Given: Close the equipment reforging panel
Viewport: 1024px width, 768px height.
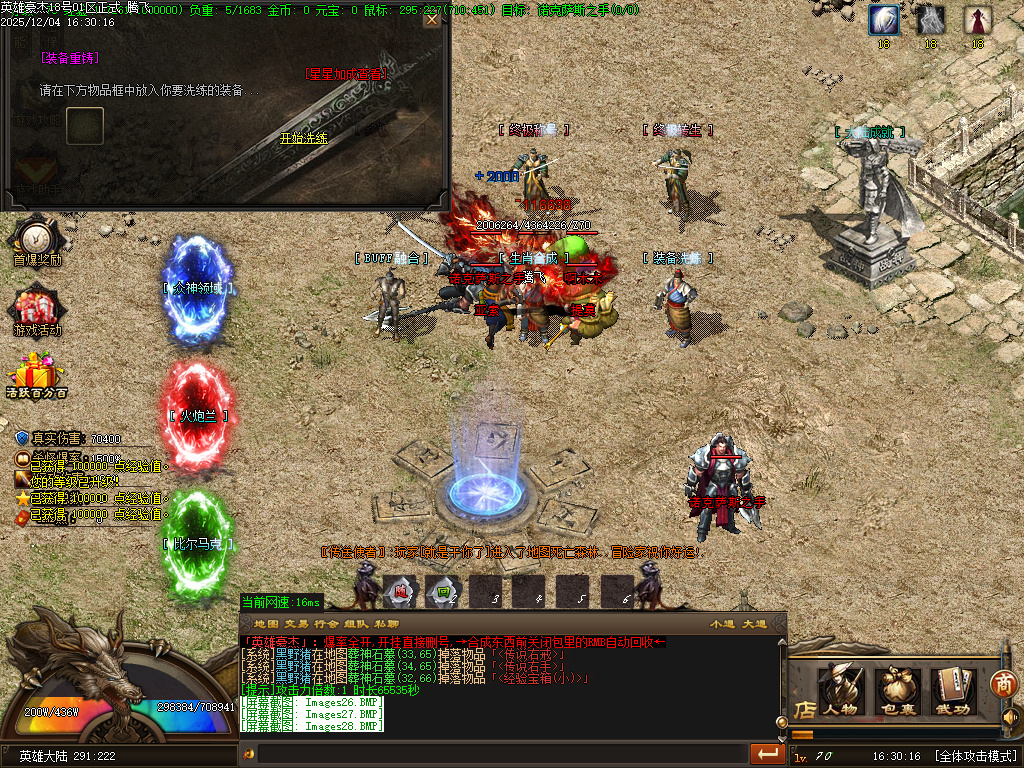Looking at the screenshot, I should click(432, 19).
